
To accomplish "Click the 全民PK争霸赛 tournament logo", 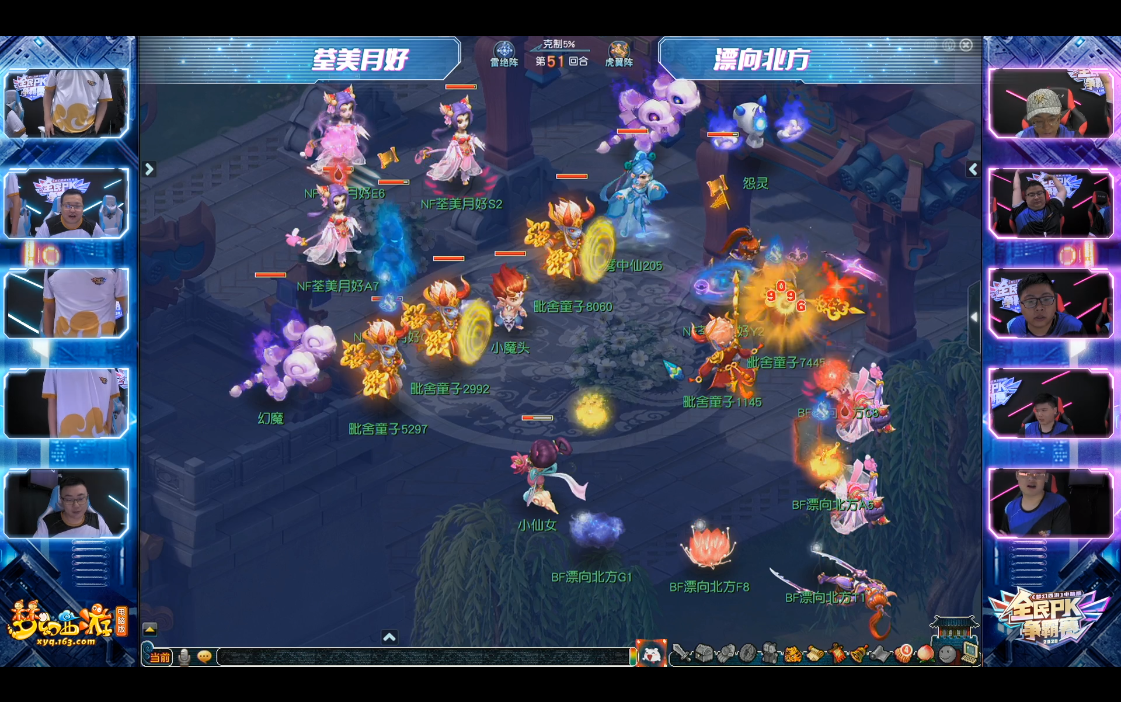I will (1049, 614).
